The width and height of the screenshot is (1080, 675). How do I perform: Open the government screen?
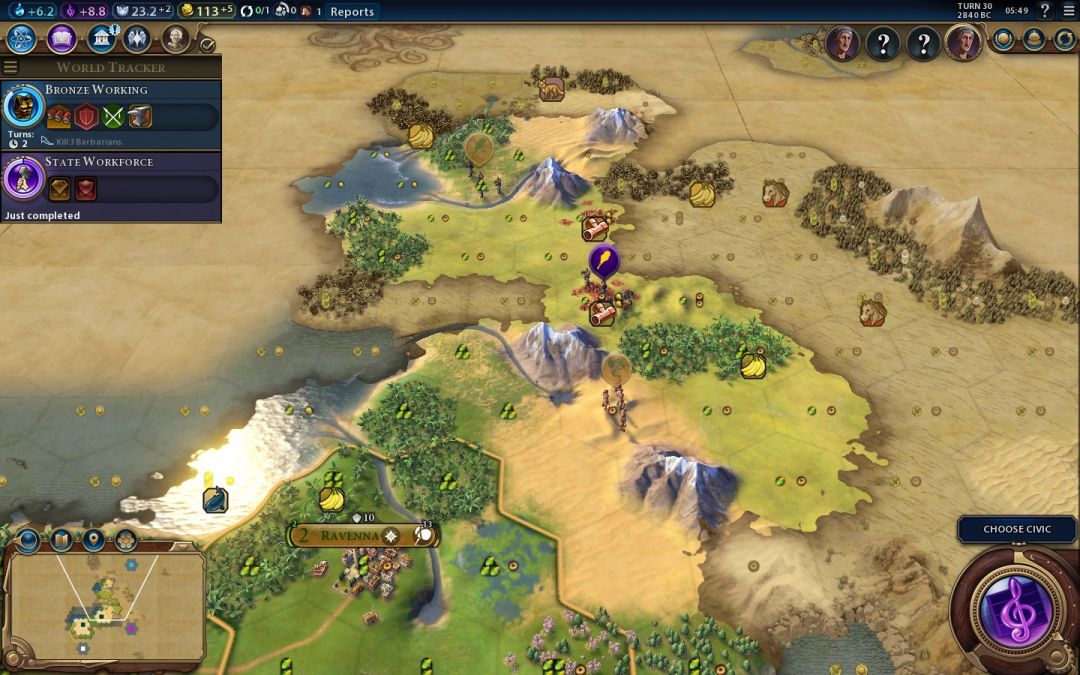100,38
